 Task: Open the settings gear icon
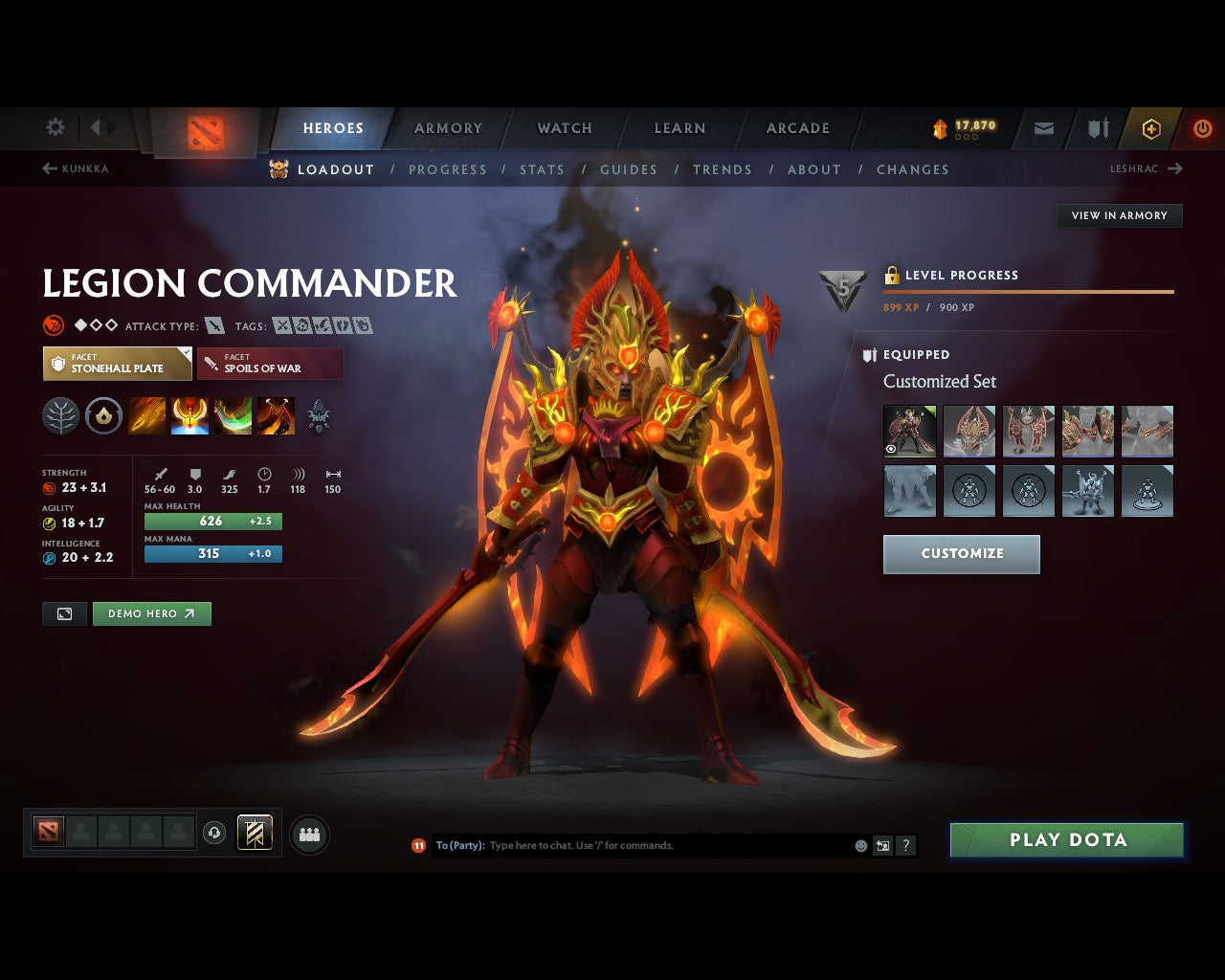(55, 126)
